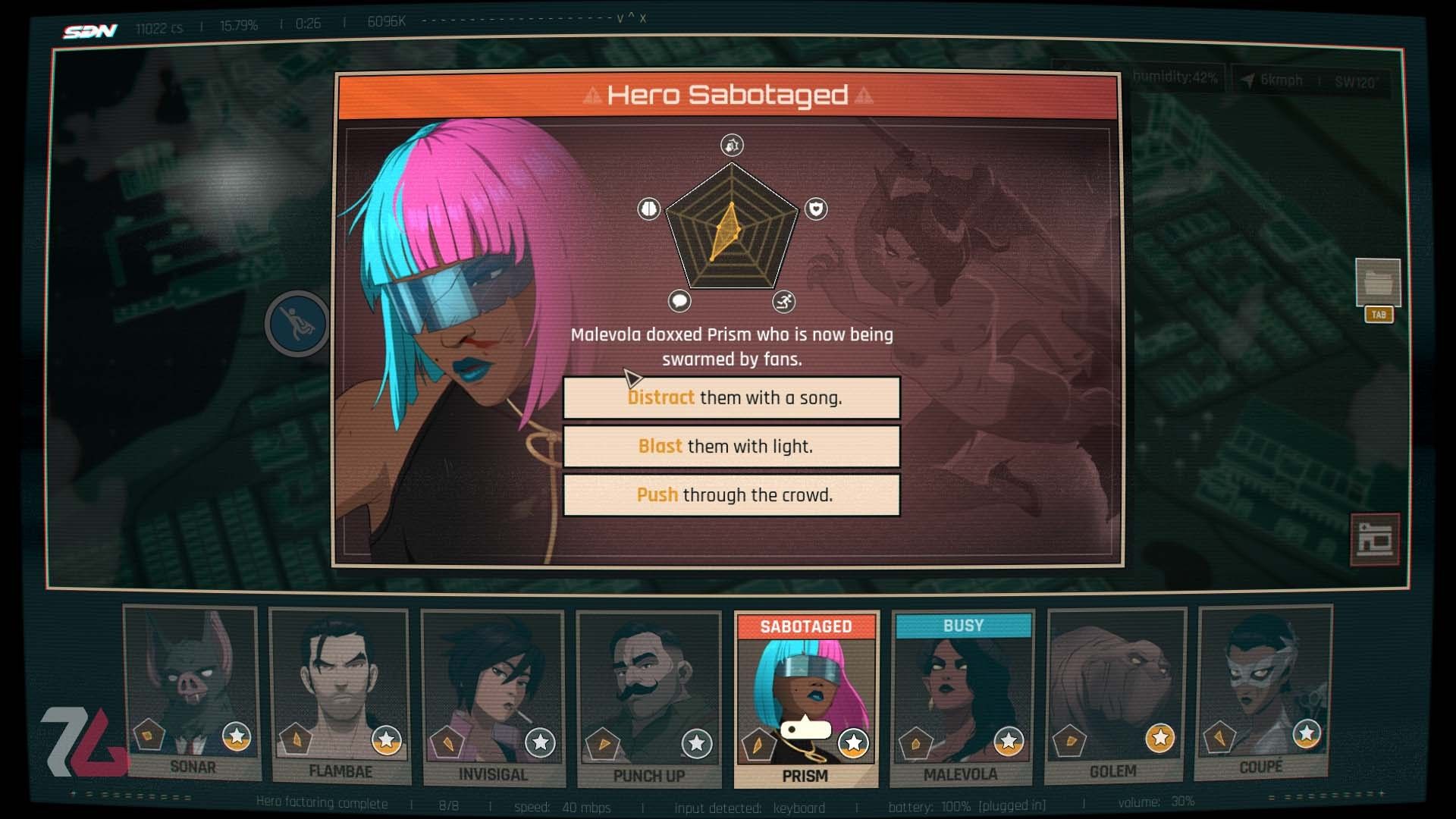Click the speech bubble stat icon
Image resolution: width=1456 pixels, height=819 pixels.
[x=679, y=301]
